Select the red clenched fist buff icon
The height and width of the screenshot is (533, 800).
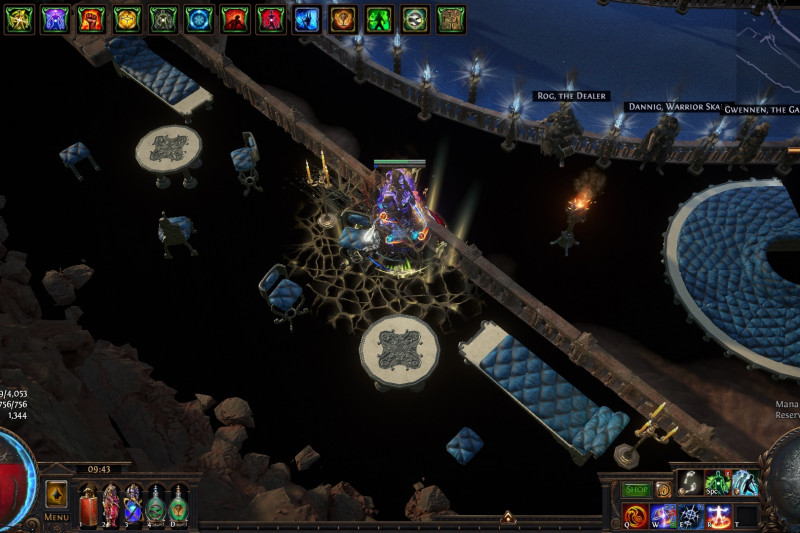coord(91,18)
